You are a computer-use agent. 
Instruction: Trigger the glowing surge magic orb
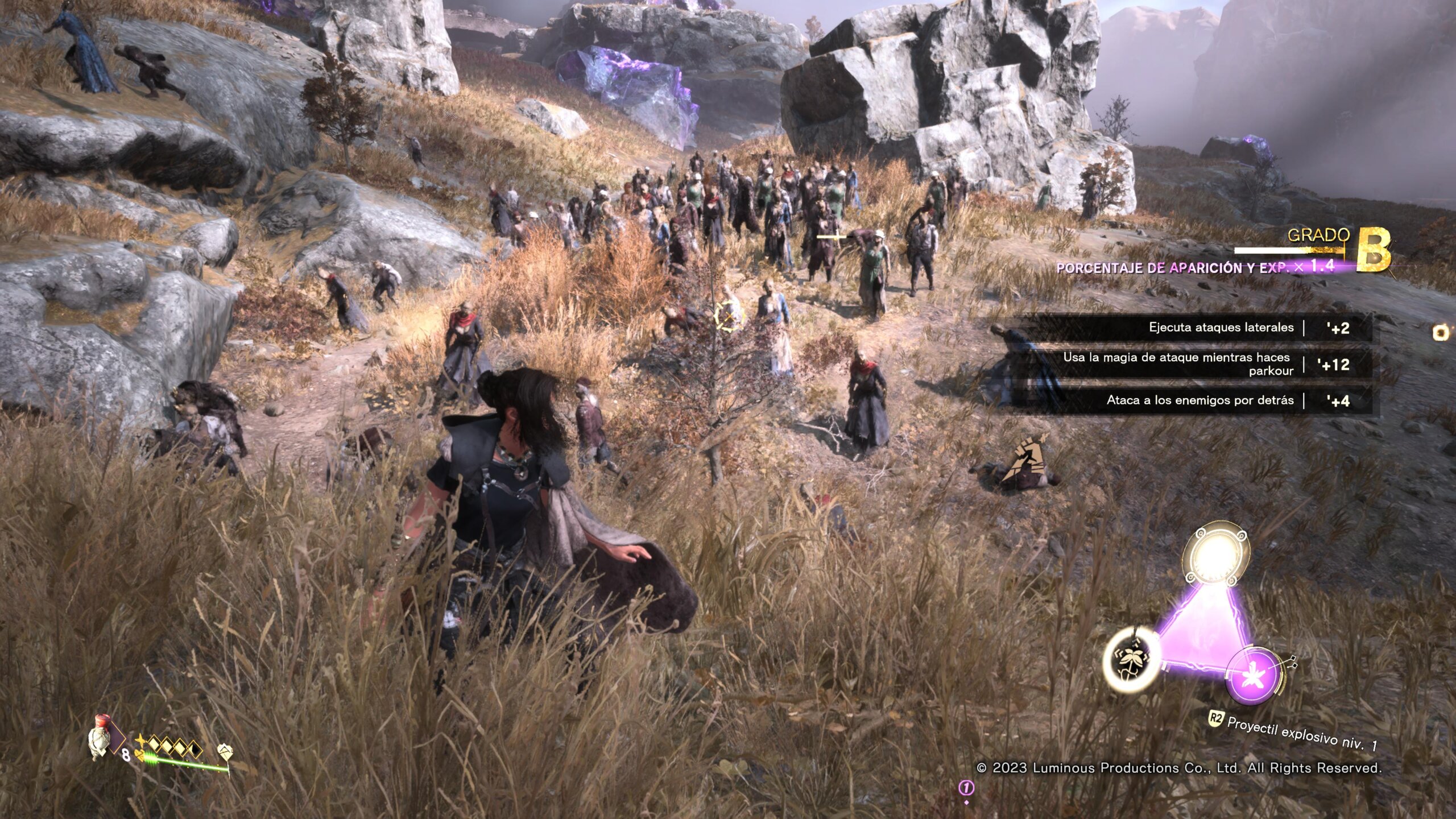click(1217, 555)
